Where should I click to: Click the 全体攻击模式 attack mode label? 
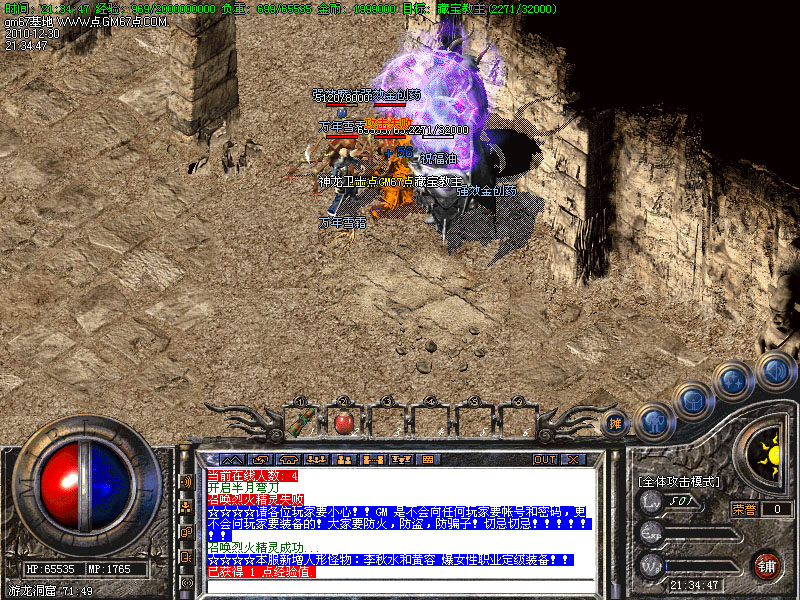tap(679, 482)
